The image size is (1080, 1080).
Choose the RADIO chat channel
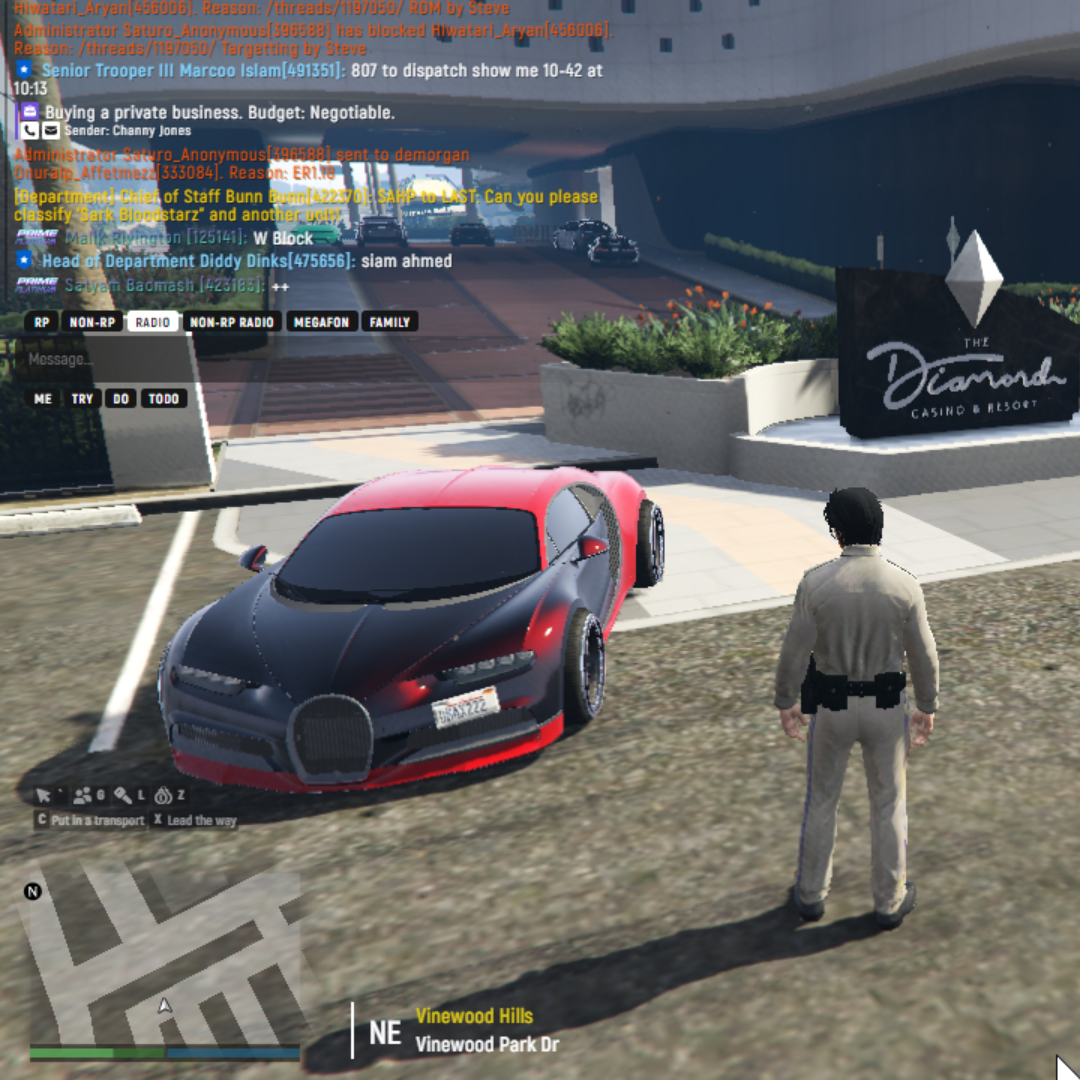coord(152,322)
